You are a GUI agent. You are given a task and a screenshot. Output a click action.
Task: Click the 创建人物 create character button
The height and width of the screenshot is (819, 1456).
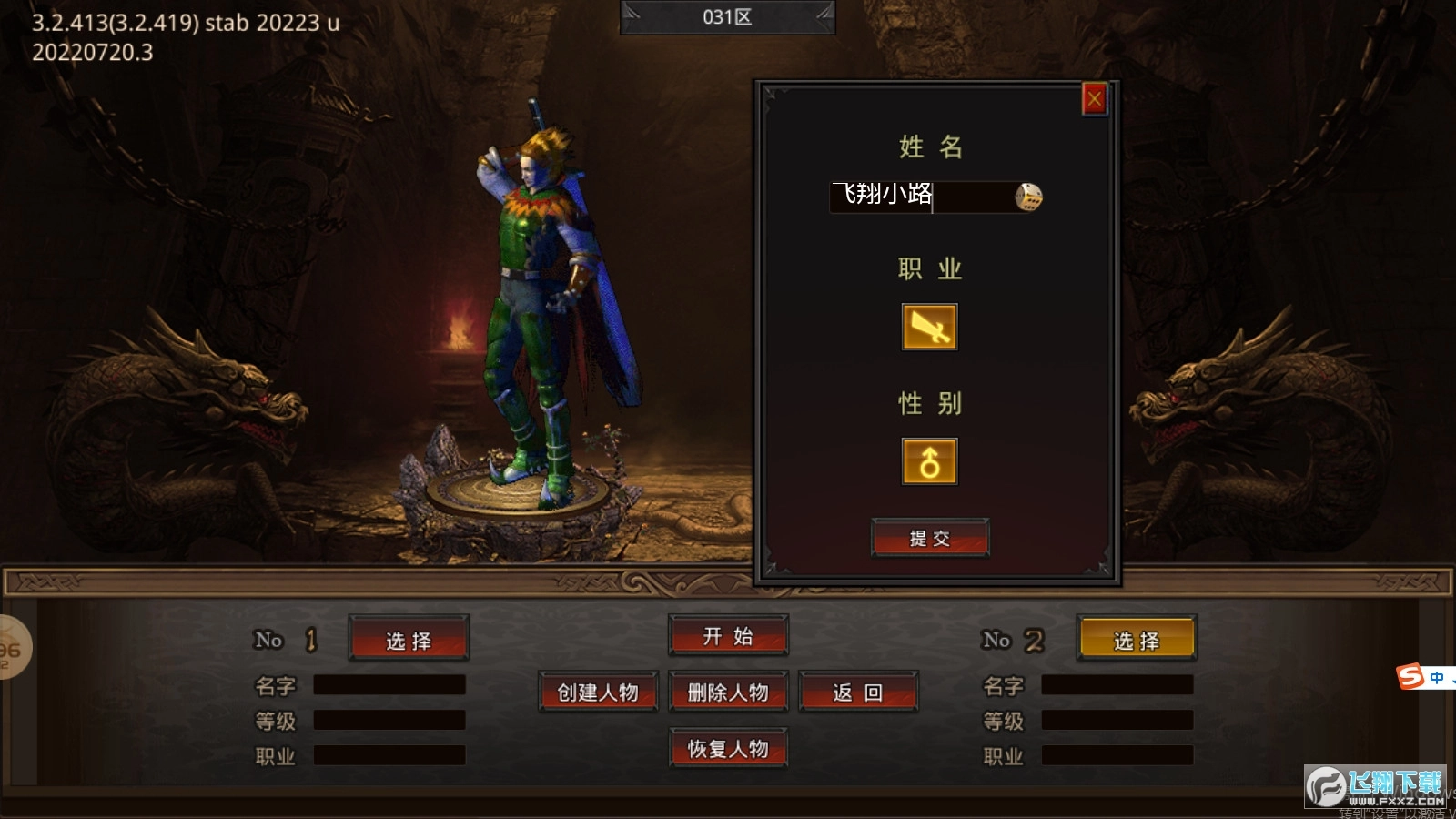[x=598, y=692]
